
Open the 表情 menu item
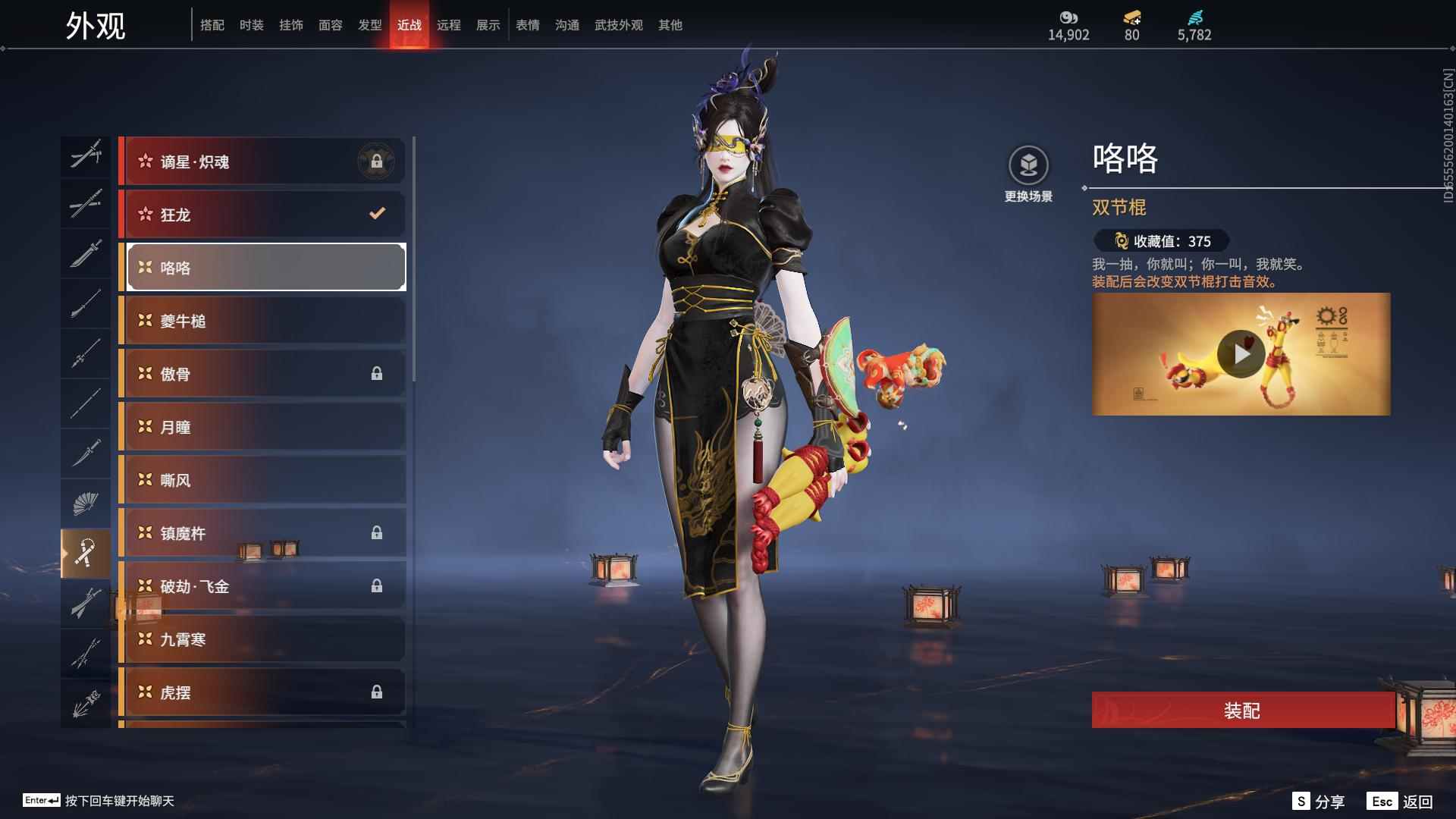528,25
